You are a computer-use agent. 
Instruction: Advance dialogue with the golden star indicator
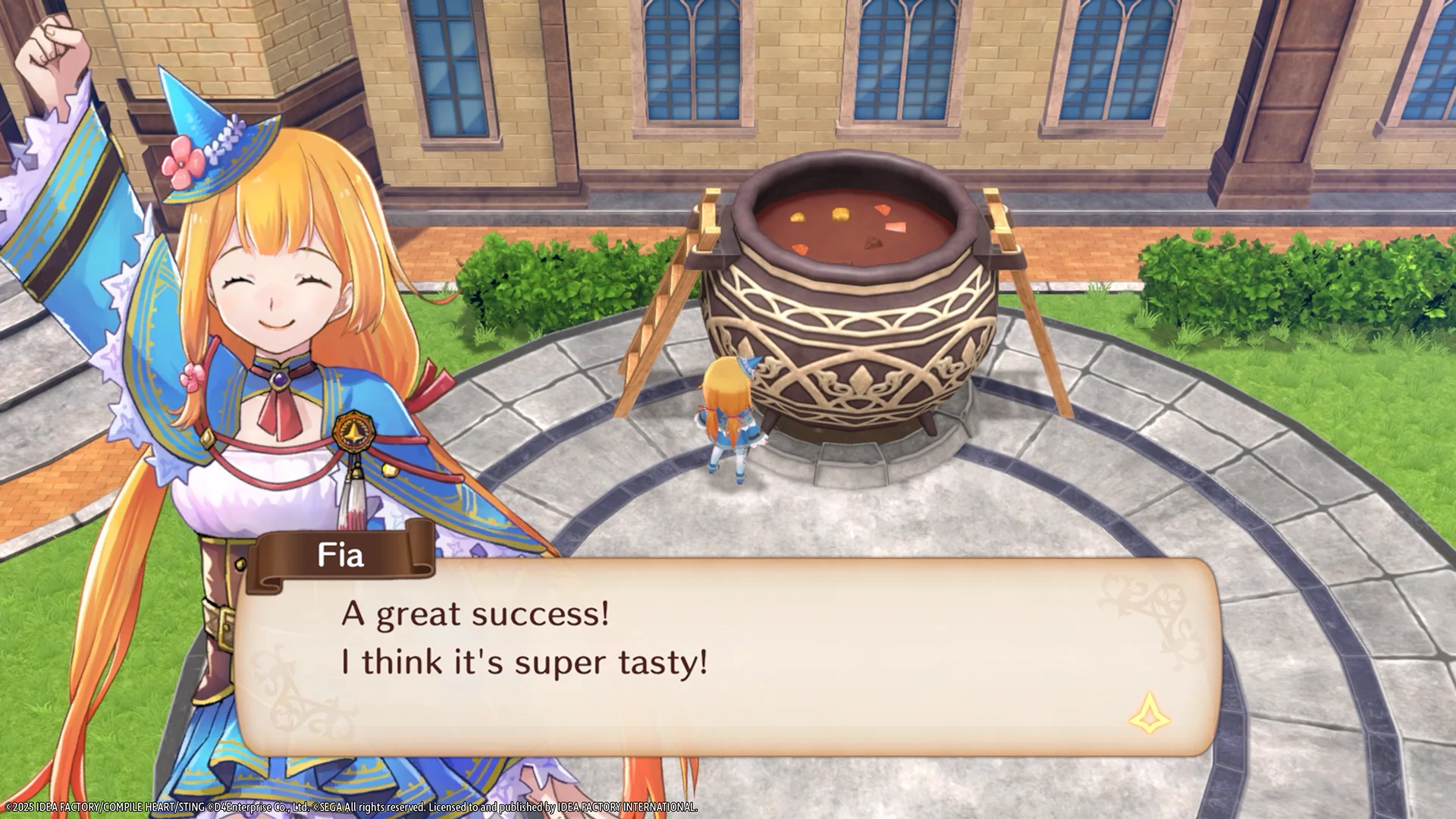1149,714
